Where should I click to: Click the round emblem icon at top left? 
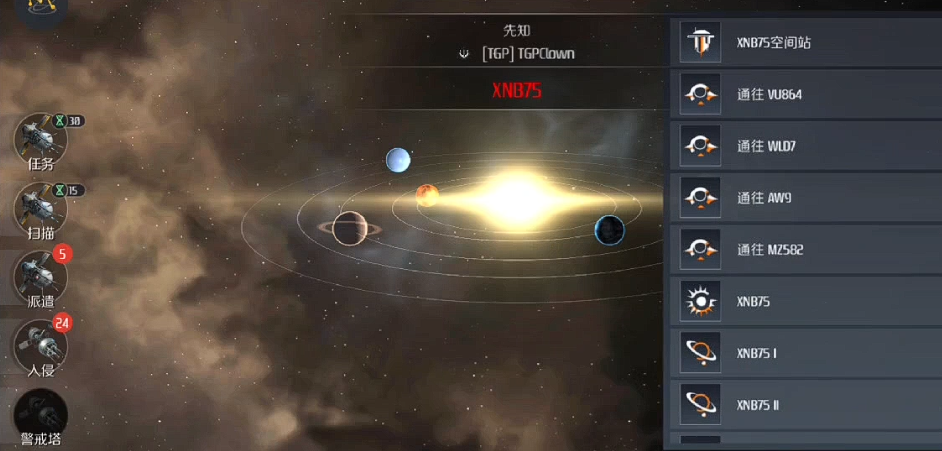click(x=41, y=8)
